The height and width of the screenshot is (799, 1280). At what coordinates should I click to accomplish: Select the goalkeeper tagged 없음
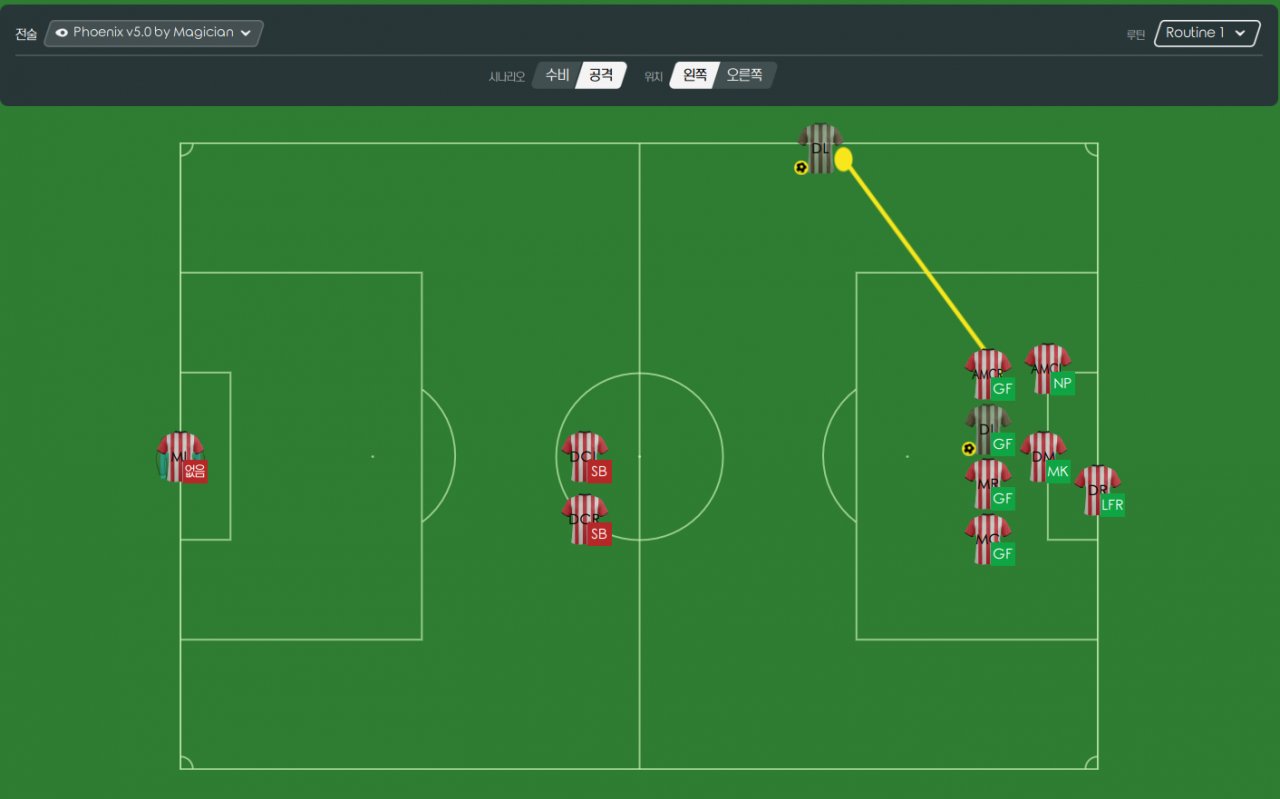[x=180, y=457]
